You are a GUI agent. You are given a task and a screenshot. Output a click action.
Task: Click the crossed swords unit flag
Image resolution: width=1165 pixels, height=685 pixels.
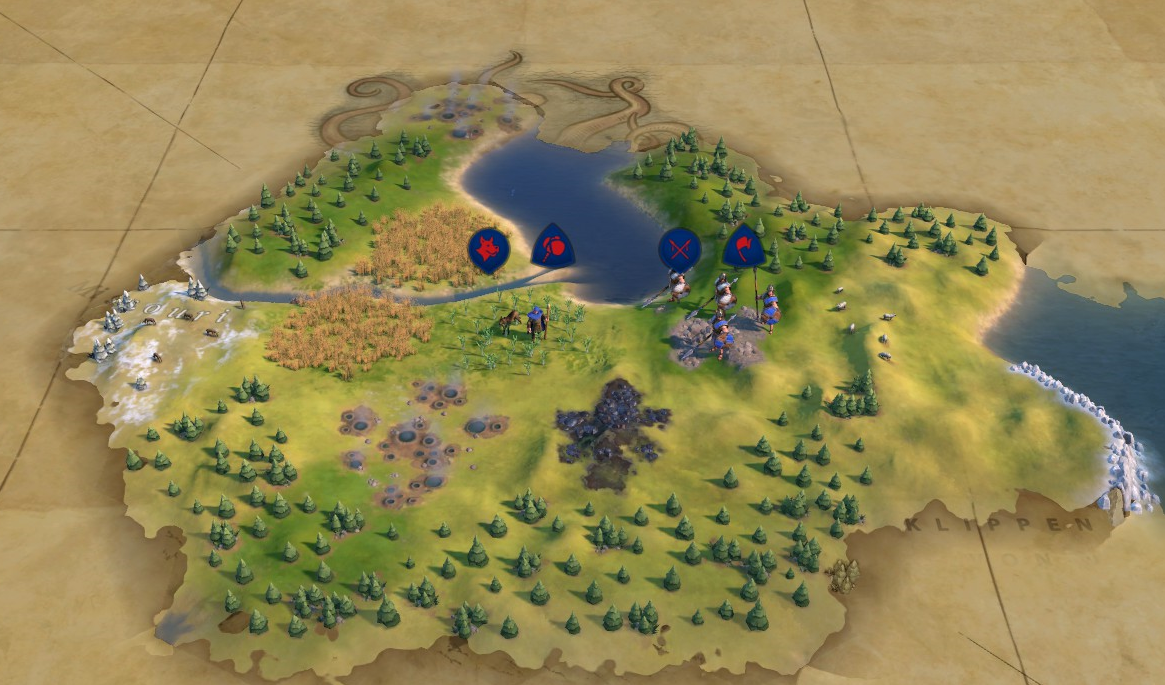pos(679,248)
